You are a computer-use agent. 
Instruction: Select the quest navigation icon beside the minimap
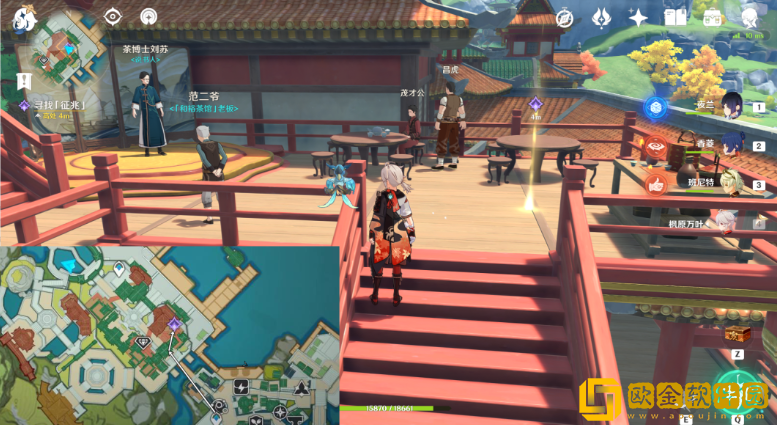[148, 16]
